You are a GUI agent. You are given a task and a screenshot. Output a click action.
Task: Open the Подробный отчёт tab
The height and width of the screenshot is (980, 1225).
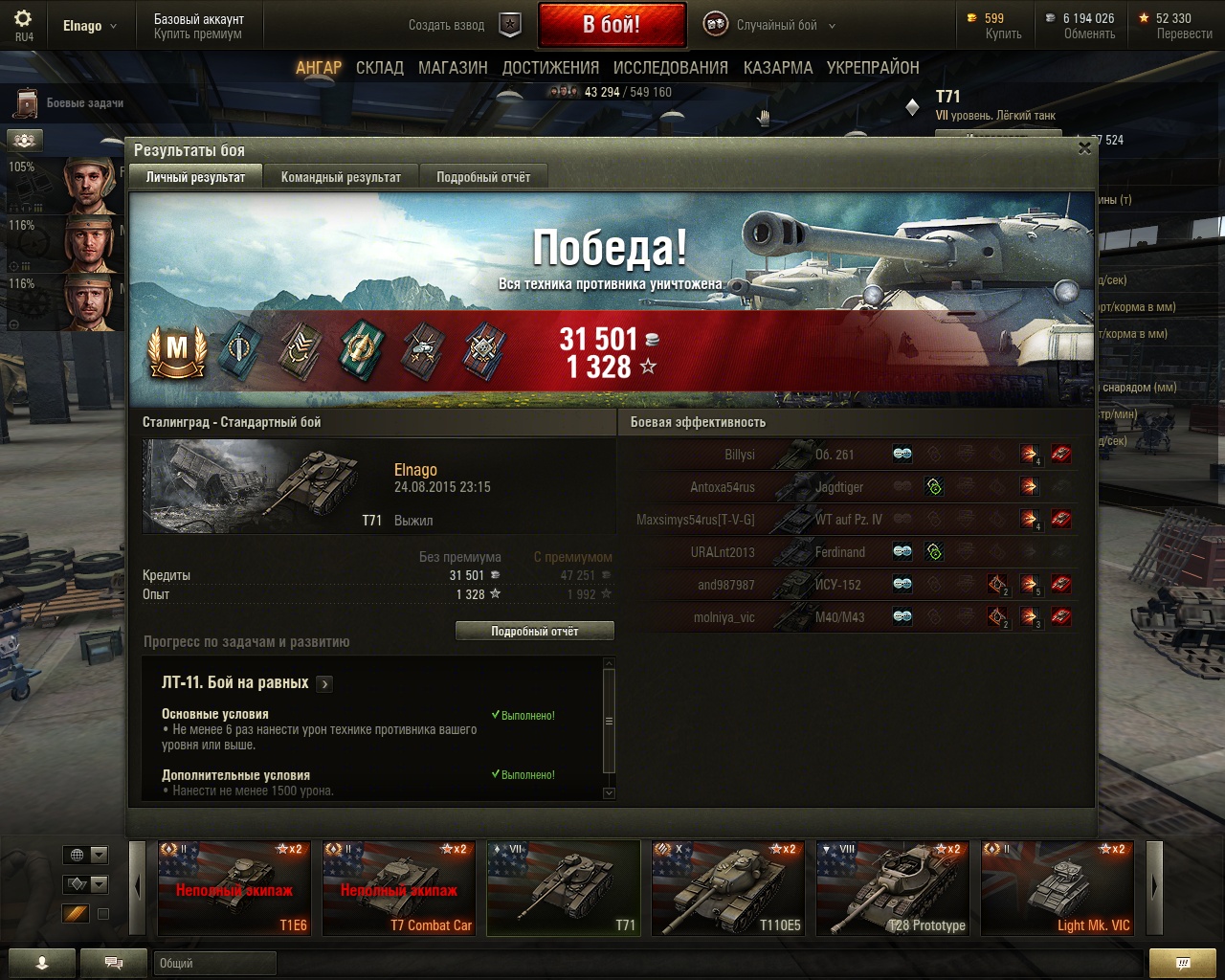coord(483,177)
